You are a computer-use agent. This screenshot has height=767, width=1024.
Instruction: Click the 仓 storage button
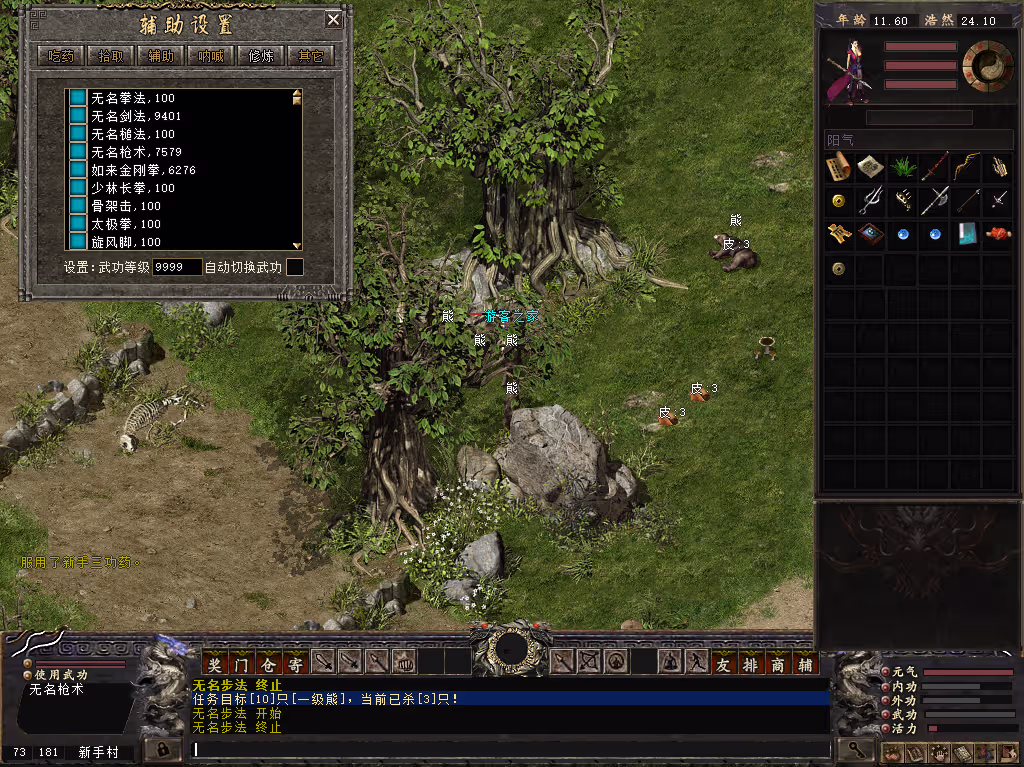point(268,662)
